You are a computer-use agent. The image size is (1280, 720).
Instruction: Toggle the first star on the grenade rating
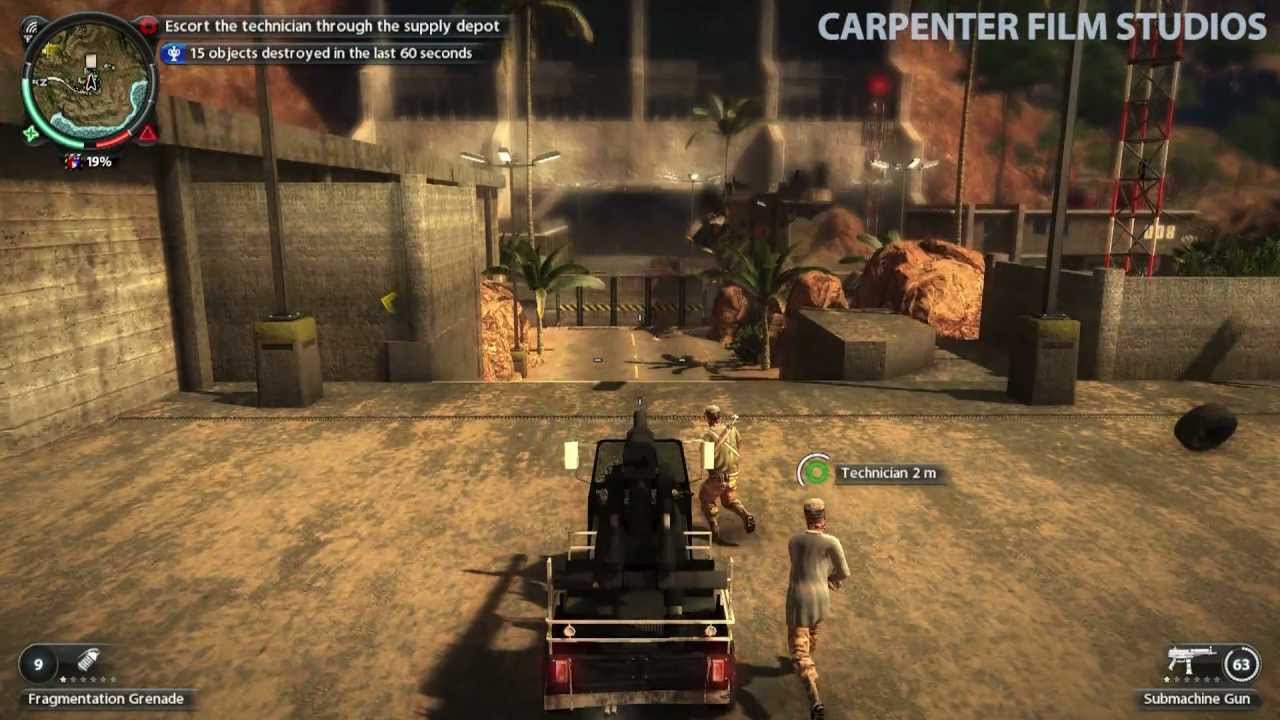[63, 680]
